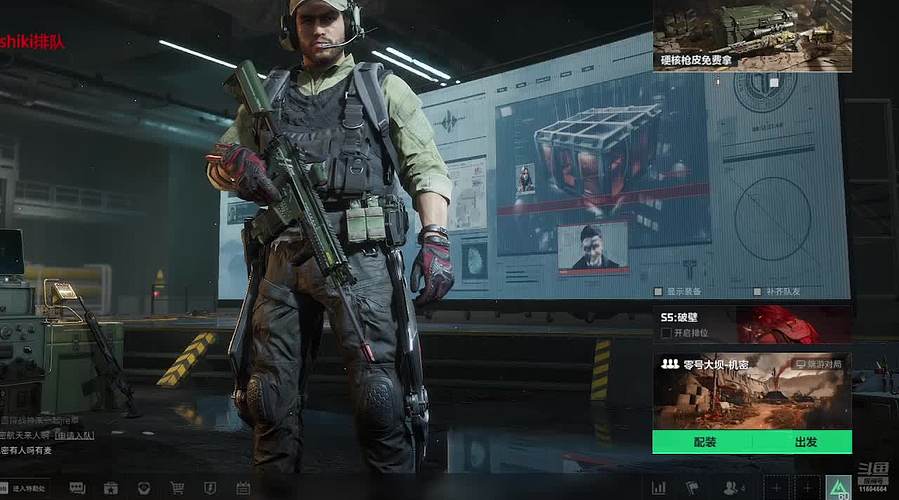Open the chat bubble icon
The image size is (899, 500).
click(x=77, y=488)
